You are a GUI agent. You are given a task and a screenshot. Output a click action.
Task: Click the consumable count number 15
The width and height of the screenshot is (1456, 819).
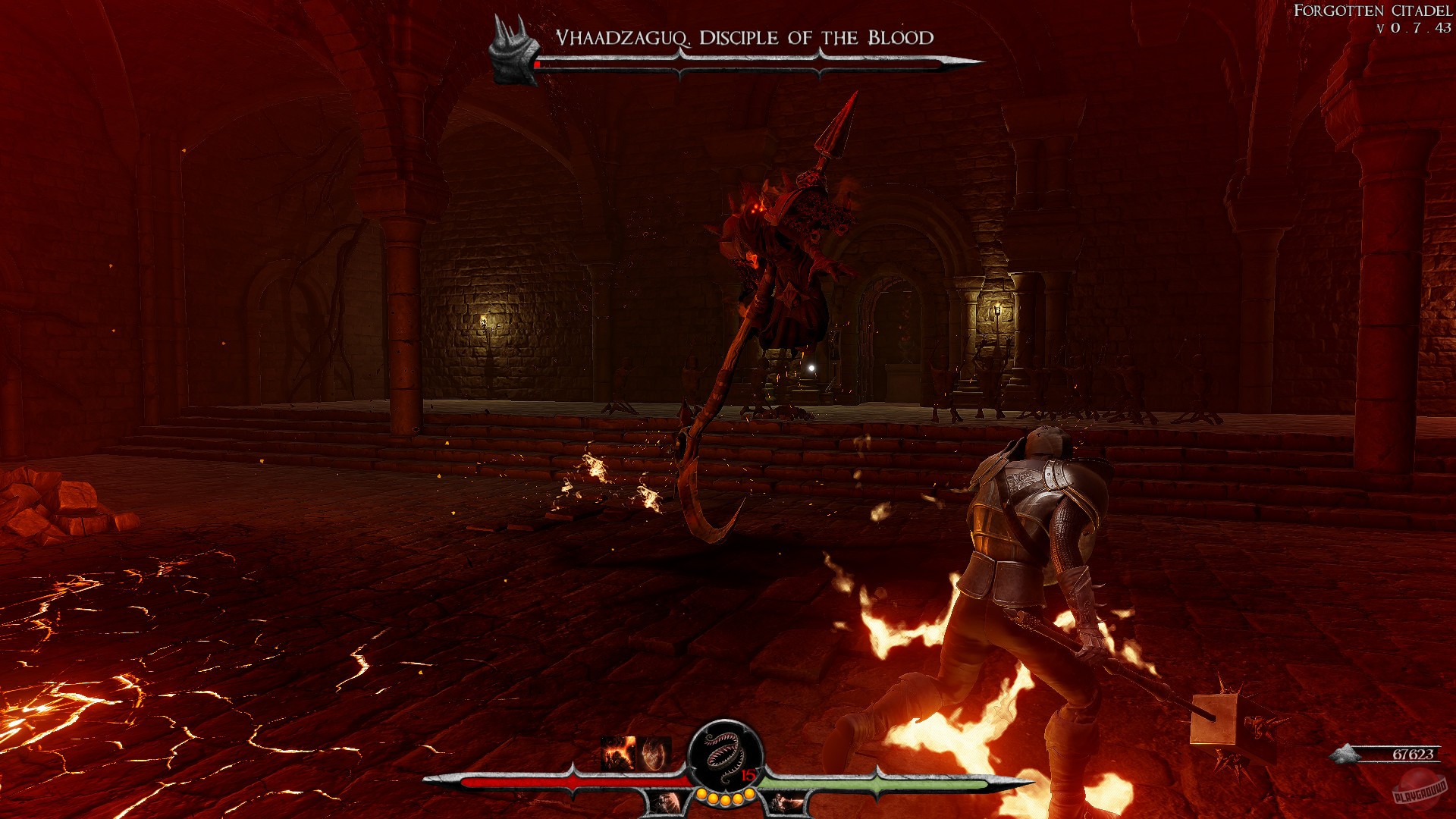[747, 774]
